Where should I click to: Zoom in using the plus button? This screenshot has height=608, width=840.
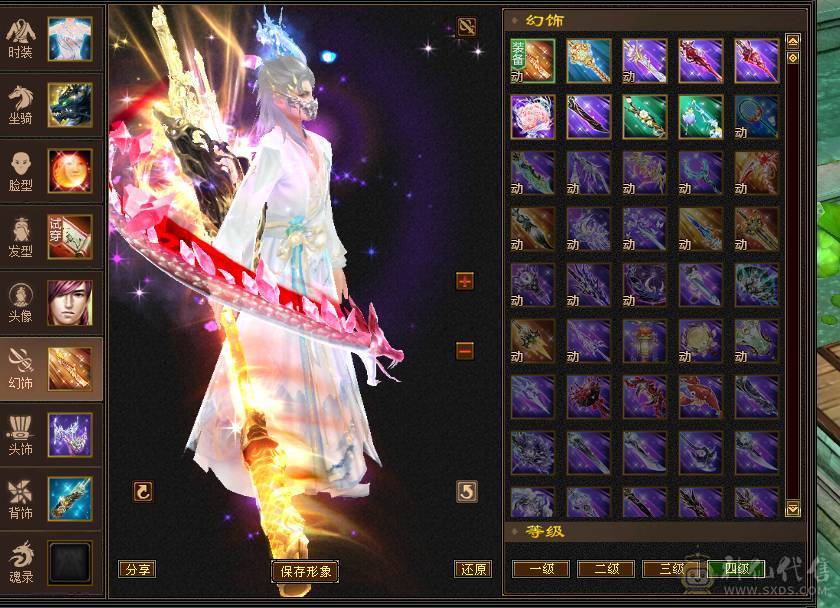click(x=464, y=281)
